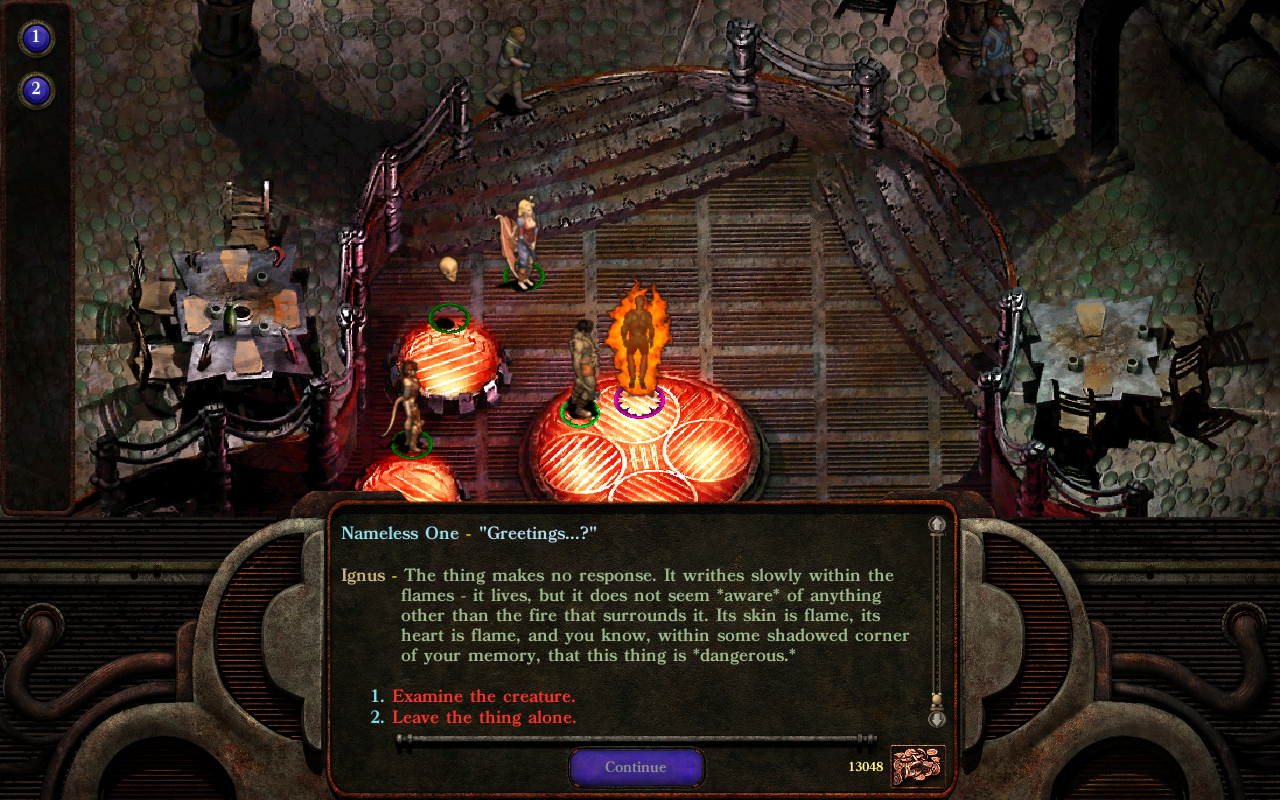Click the horizontal progress bar under the options

[635, 739]
